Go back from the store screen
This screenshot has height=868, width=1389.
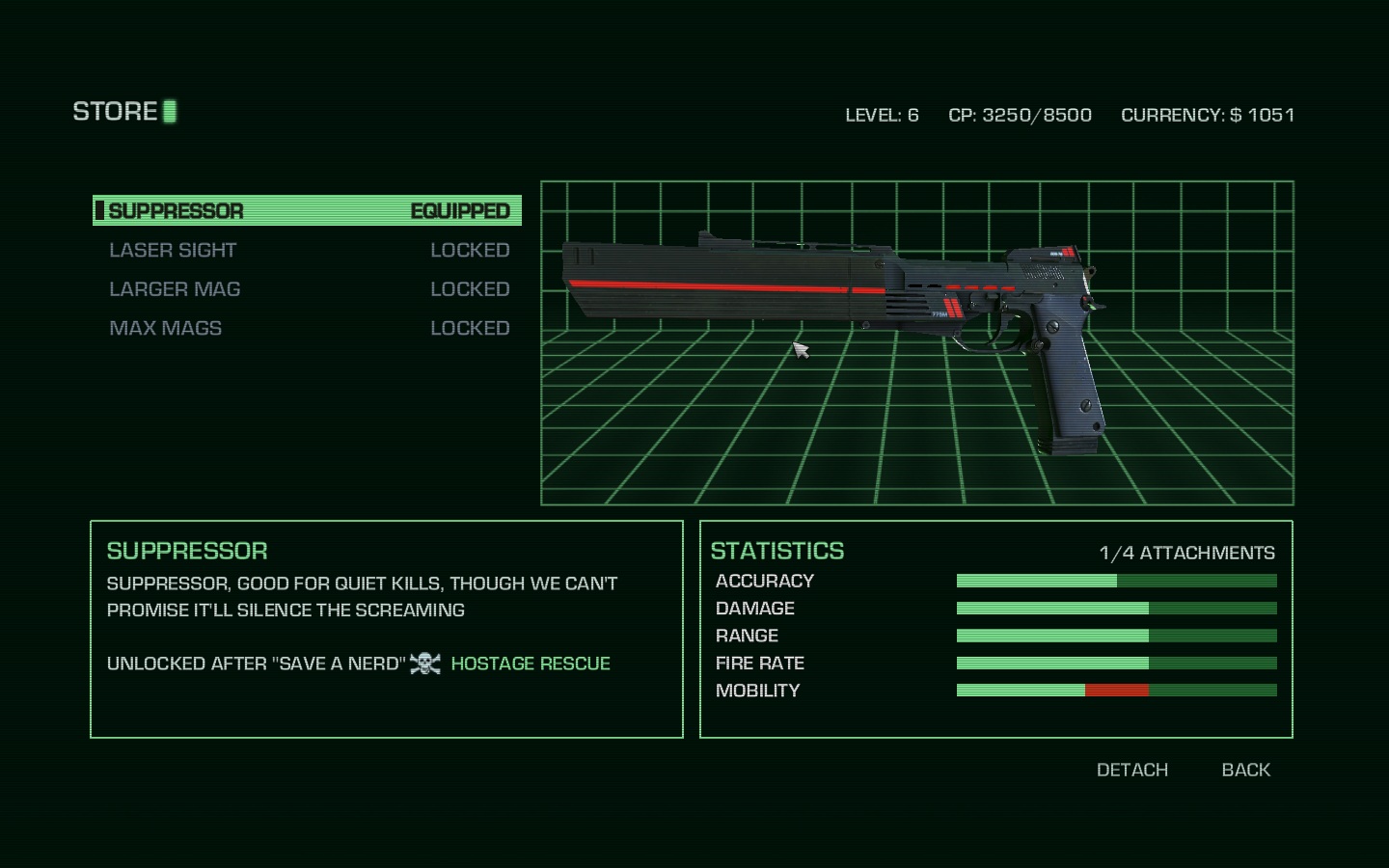point(1245,770)
